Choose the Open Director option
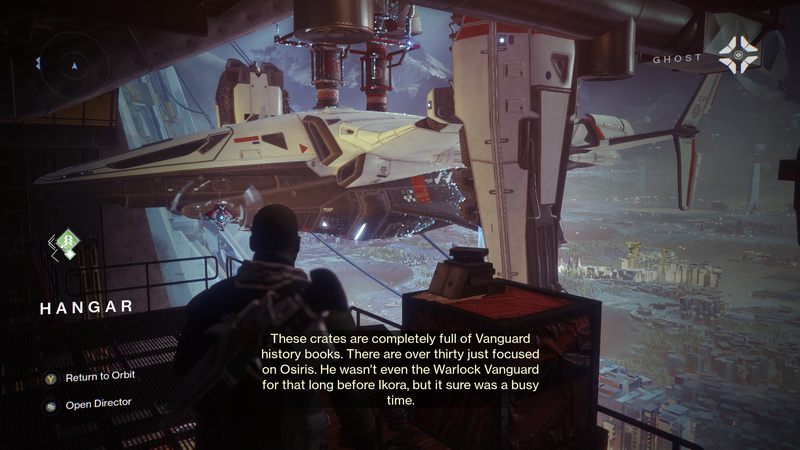800x450 pixels. [96, 403]
